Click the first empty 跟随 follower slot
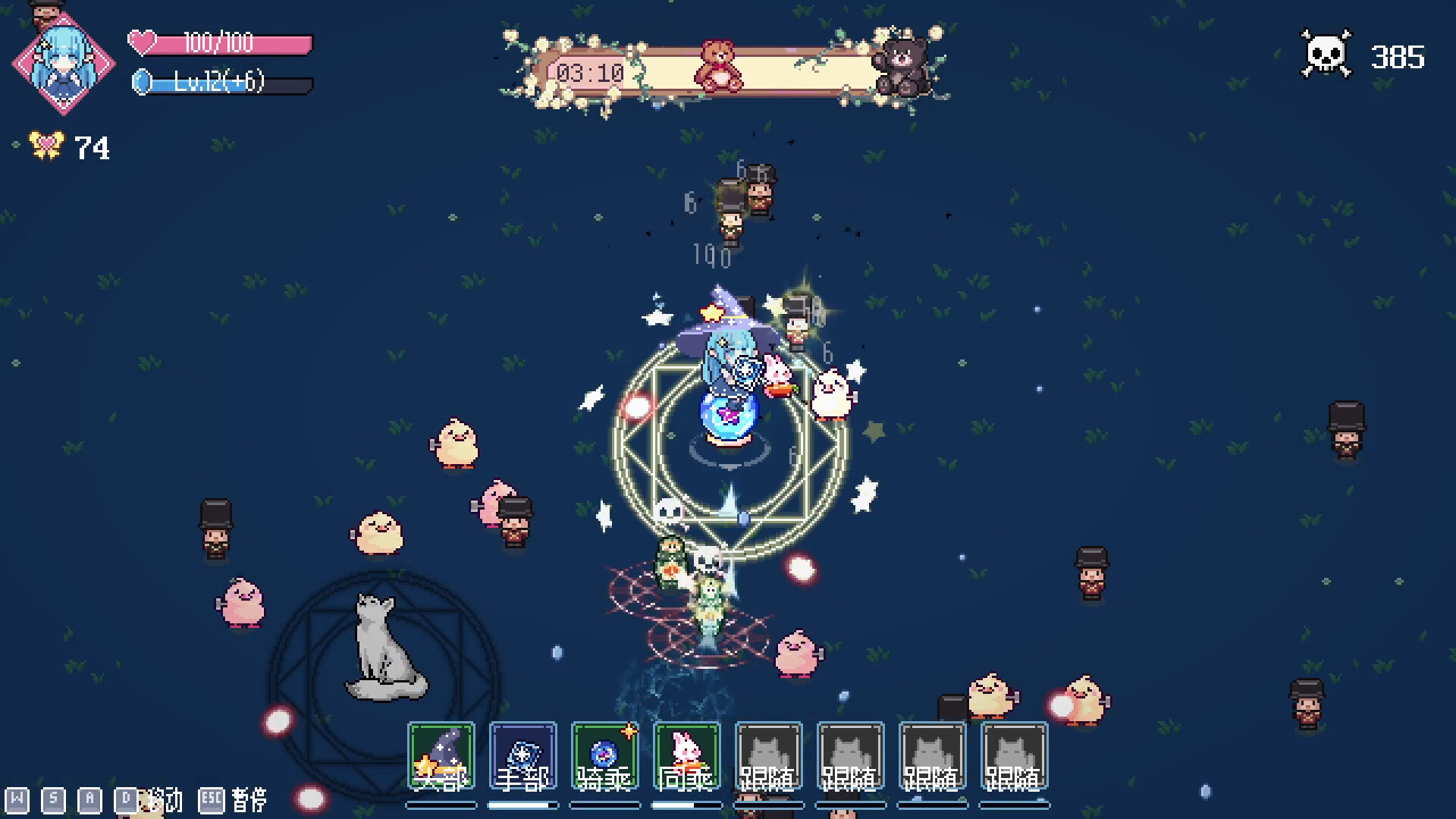 click(767, 758)
